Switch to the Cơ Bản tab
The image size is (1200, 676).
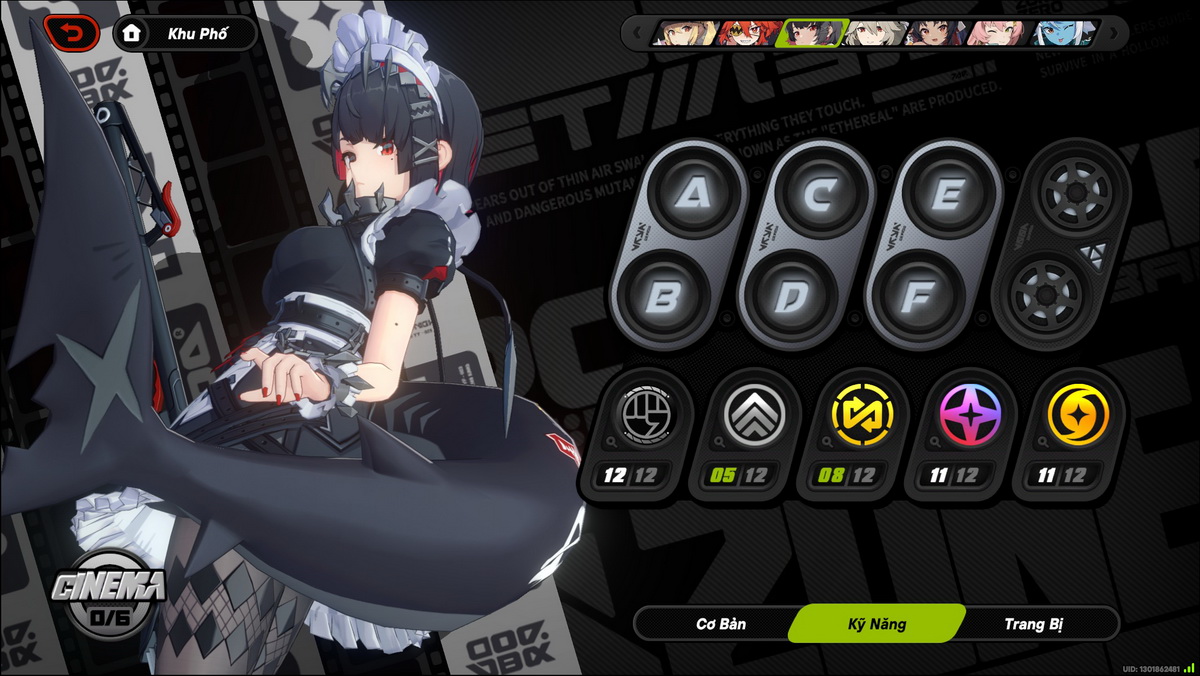click(x=721, y=624)
